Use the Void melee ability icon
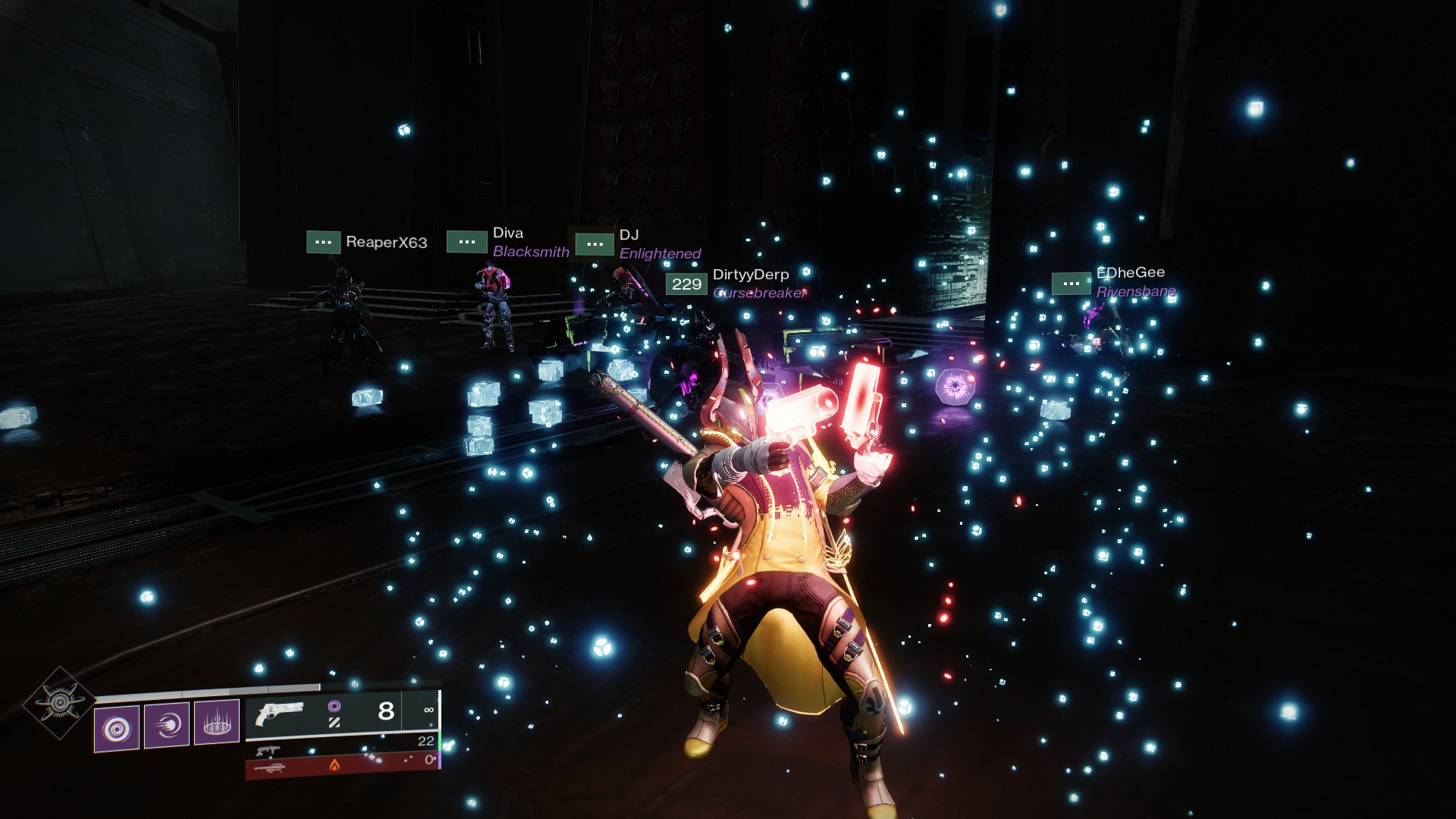 pos(167,725)
